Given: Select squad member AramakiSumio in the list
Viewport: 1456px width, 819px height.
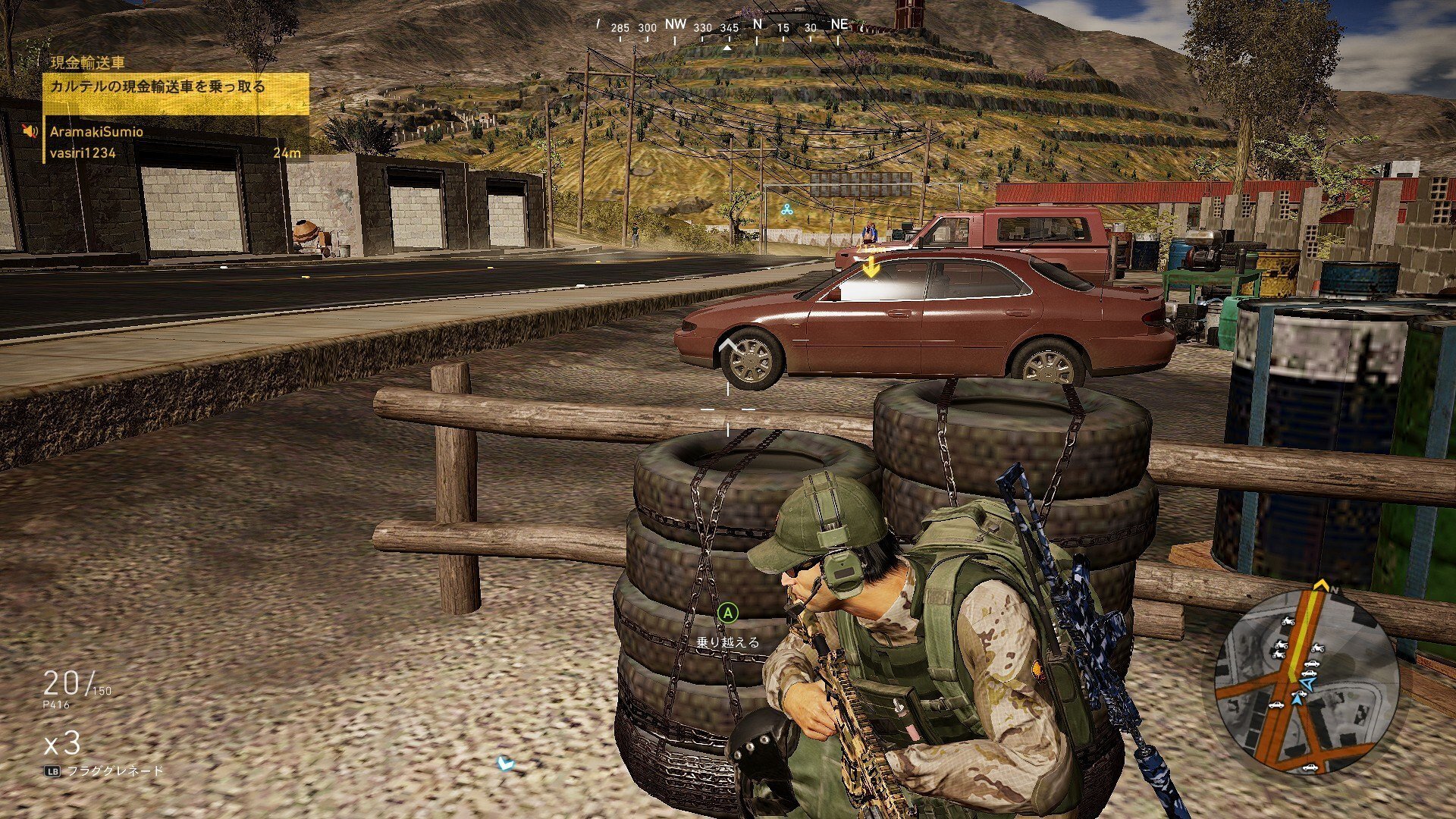Looking at the screenshot, I should tap(96, 132).
